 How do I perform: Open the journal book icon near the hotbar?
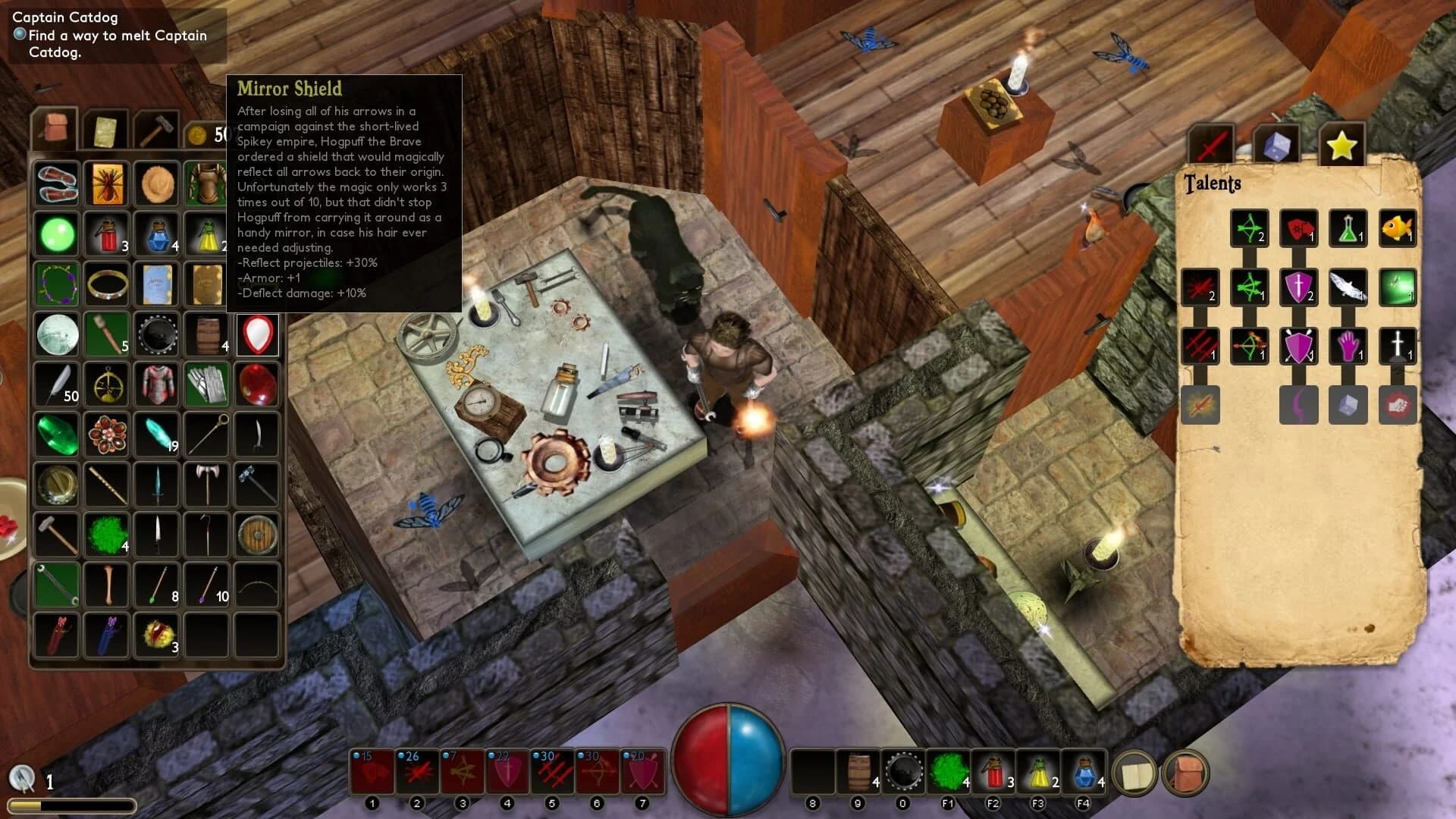(1134, 772)
